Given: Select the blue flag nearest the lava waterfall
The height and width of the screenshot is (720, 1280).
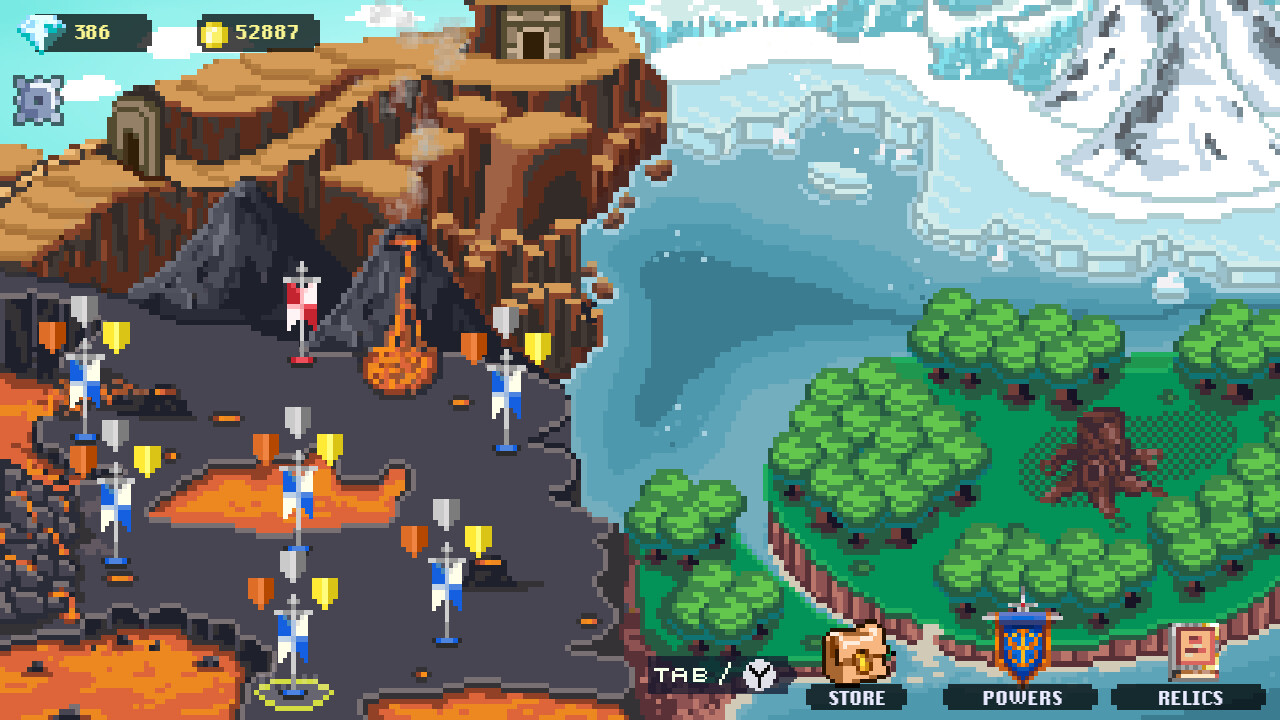Looking at the screenshot, I should (505, 390).
